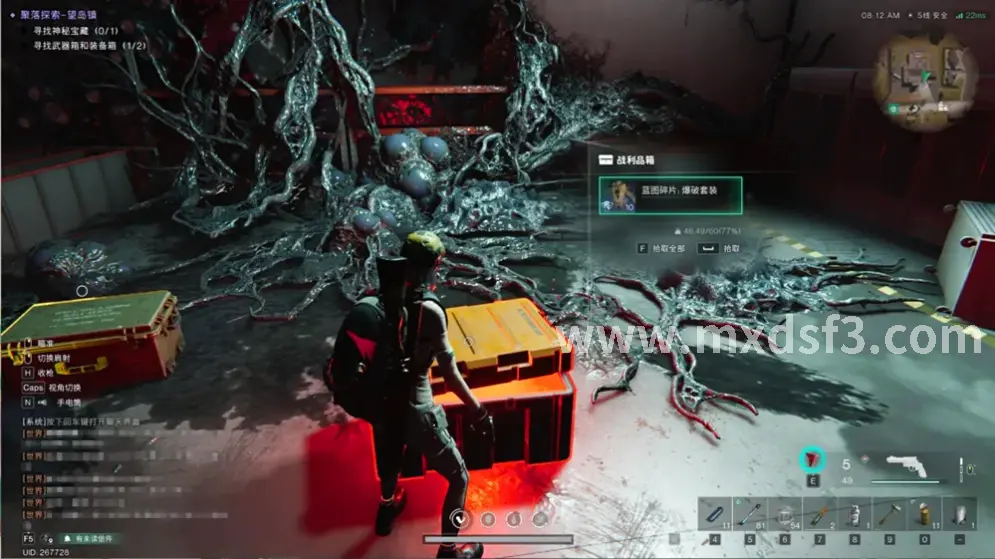Select the orange-tipped tool hotbar slot
This screenshot has height=559, width=995.
pos(818,516)
